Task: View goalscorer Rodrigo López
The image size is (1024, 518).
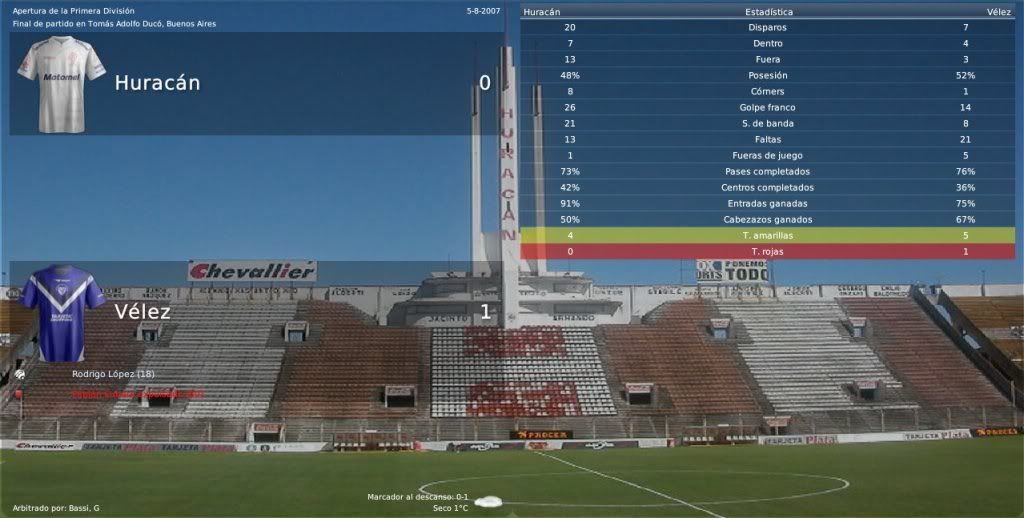Action: click(x=112, y=374)
